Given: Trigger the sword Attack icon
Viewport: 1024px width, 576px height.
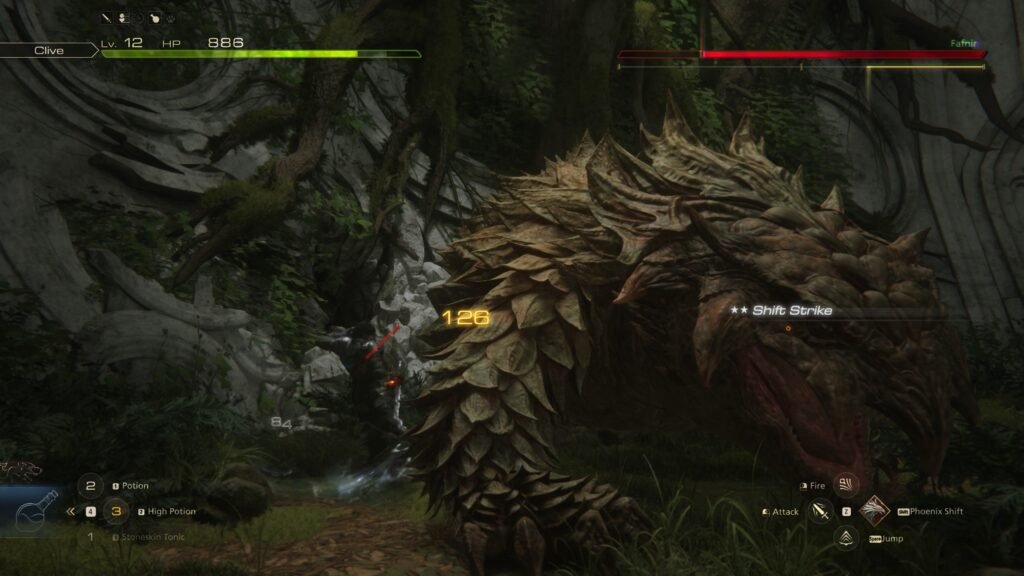Looking at the screenshot, I should pos(820,512).
